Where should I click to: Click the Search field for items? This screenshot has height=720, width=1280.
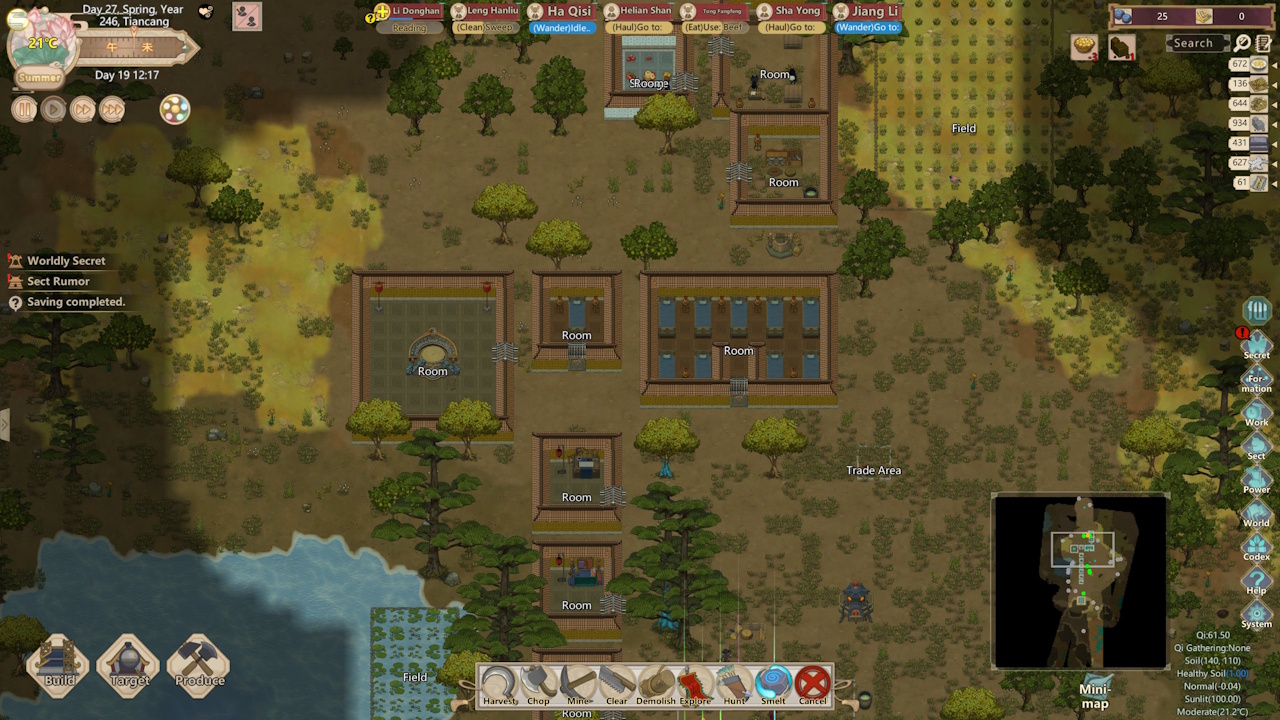(x=1196, y=43)
